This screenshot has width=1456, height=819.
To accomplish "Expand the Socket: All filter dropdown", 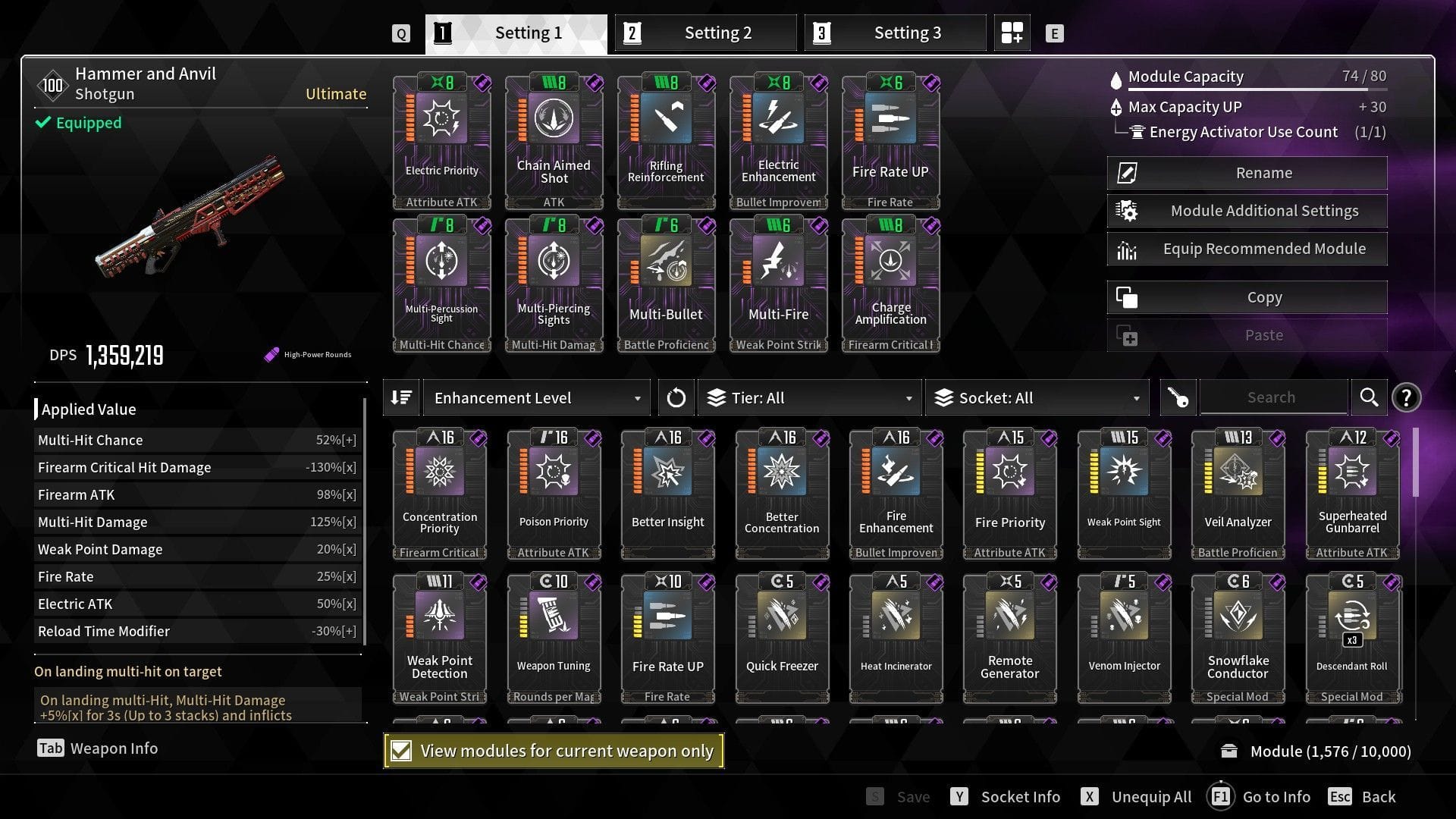I will click(1037, 397).
